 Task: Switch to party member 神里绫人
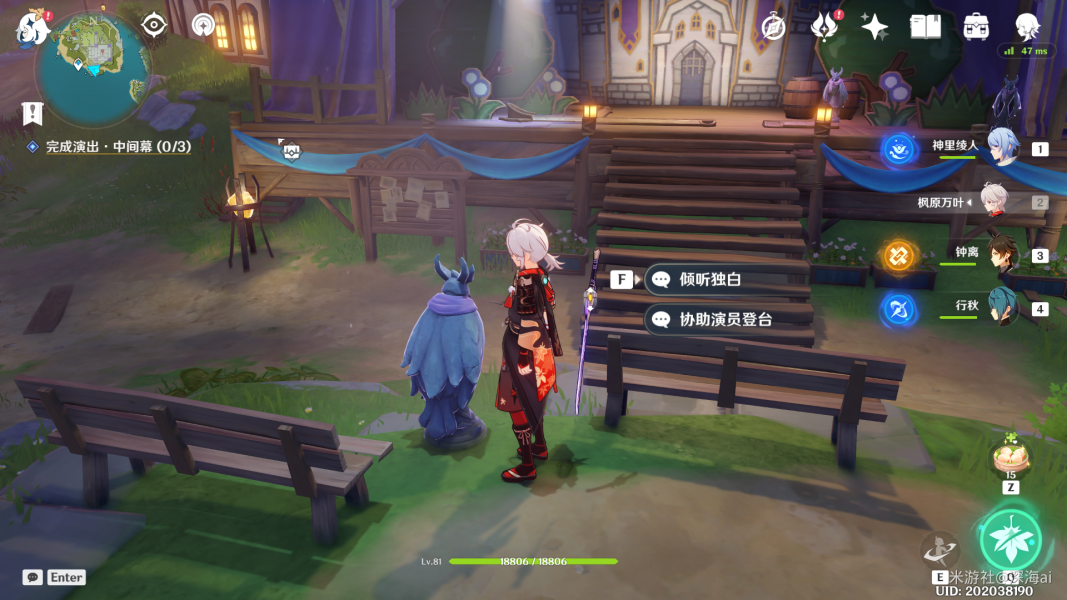tap(1003, 146)
